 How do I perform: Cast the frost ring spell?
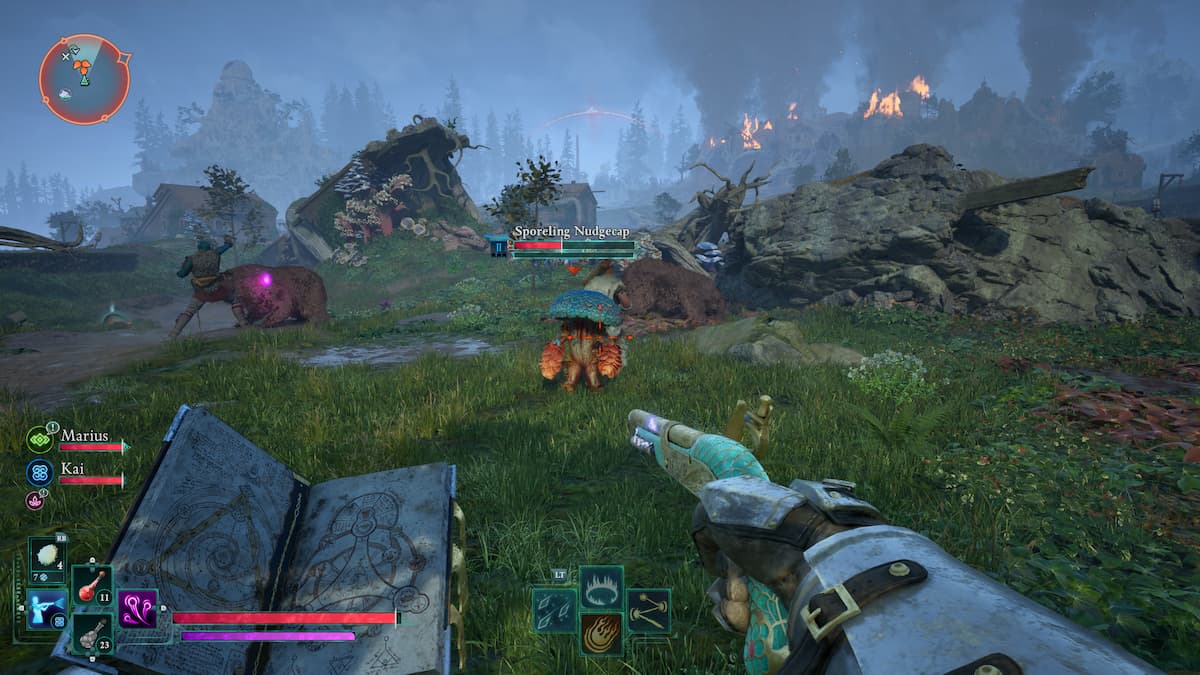(x=601, y=587)
